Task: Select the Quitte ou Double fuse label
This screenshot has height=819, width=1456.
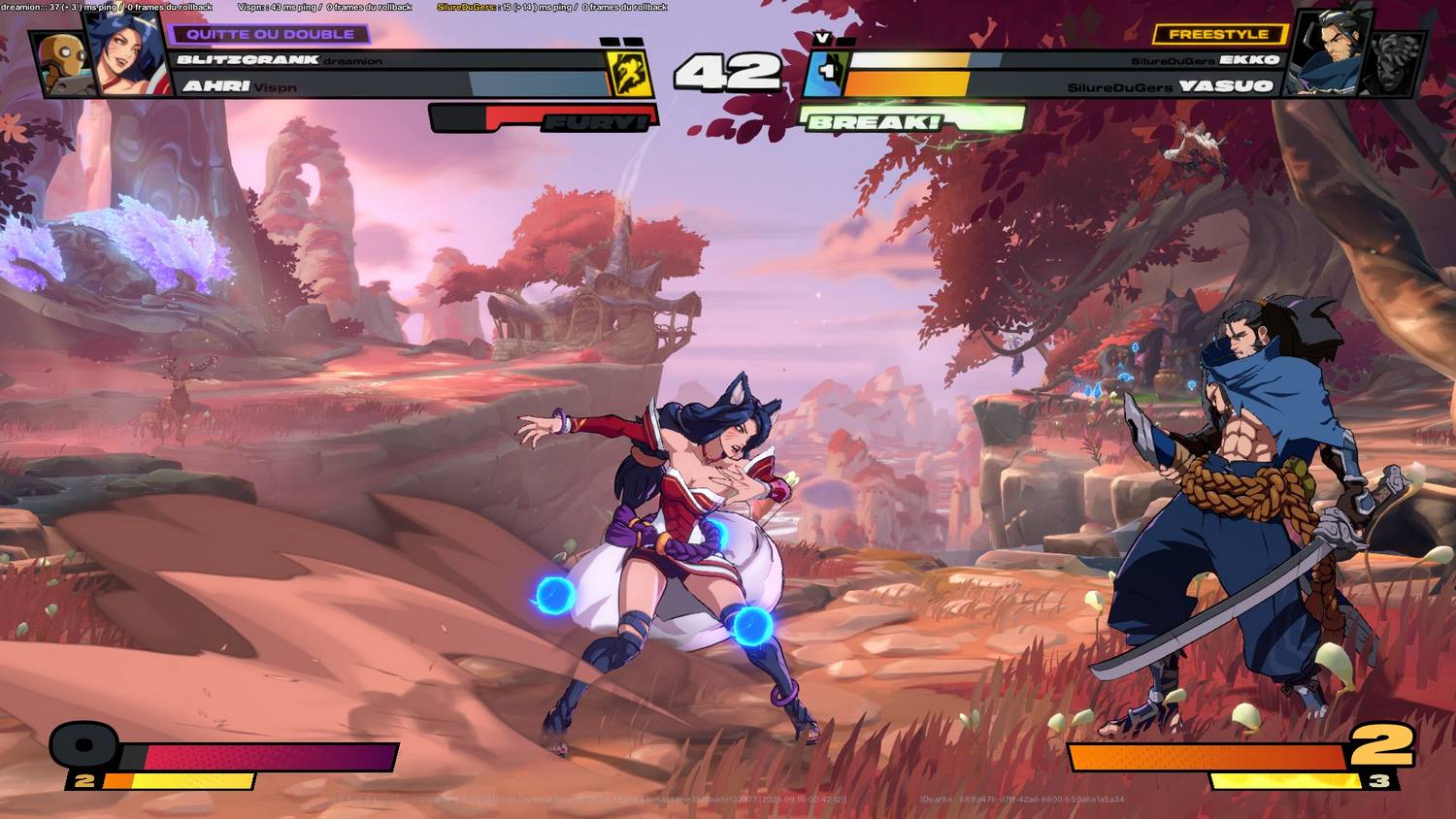Action: pyautogui.click(x=270, y=34)
